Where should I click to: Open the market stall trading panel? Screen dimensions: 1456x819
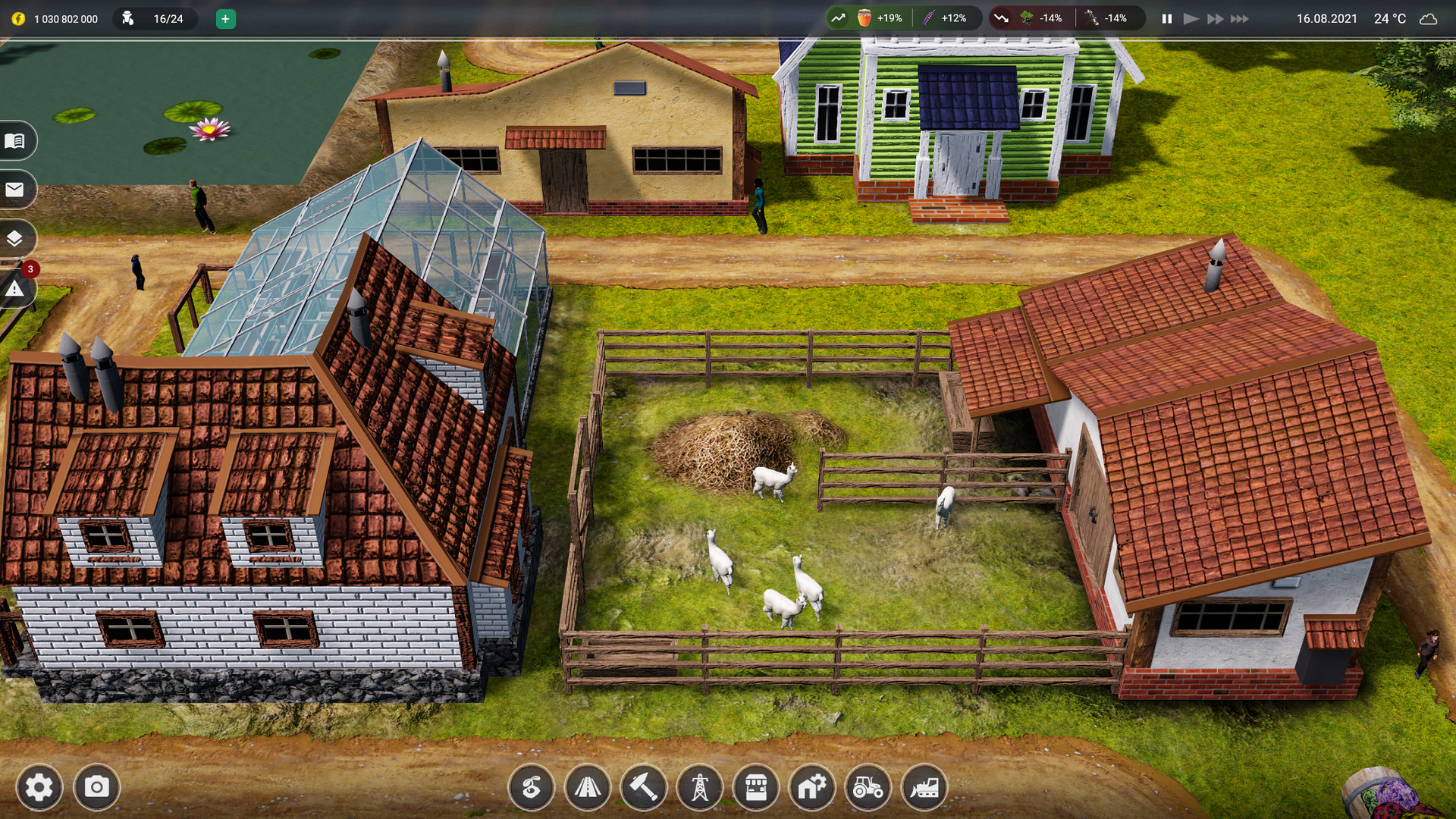click(x=756, y=788)
